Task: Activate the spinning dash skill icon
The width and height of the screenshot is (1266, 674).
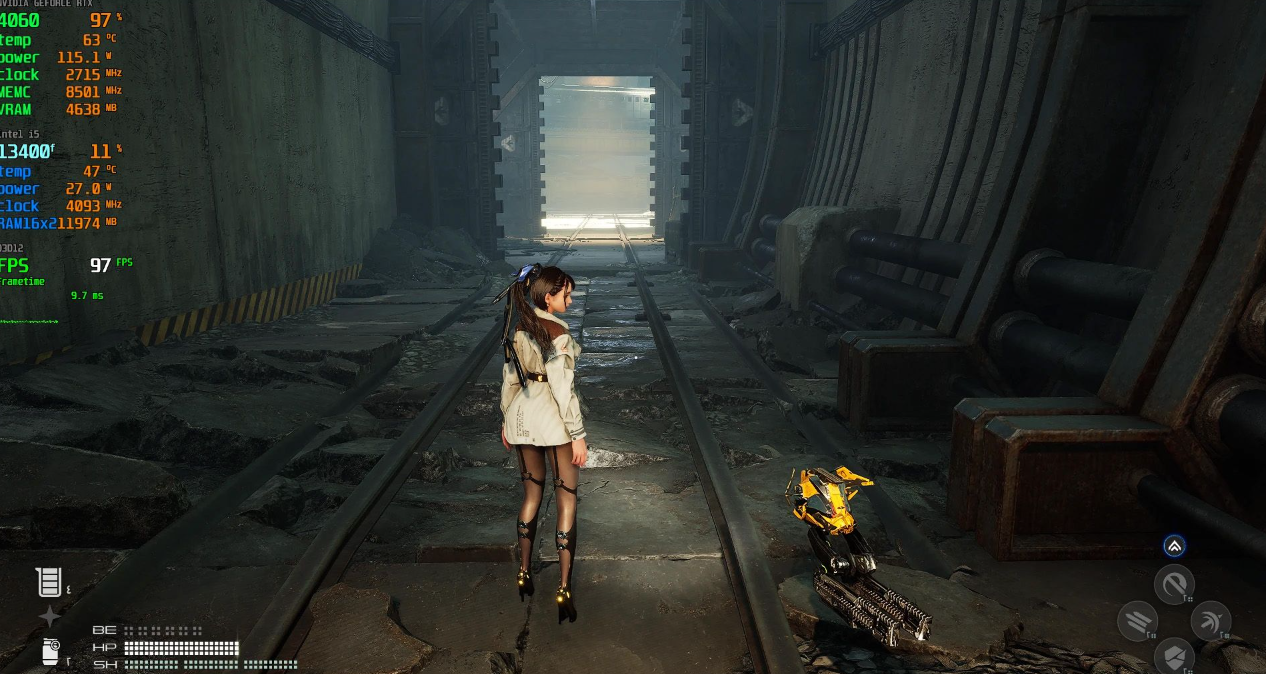Action: tap(1211, 621)
